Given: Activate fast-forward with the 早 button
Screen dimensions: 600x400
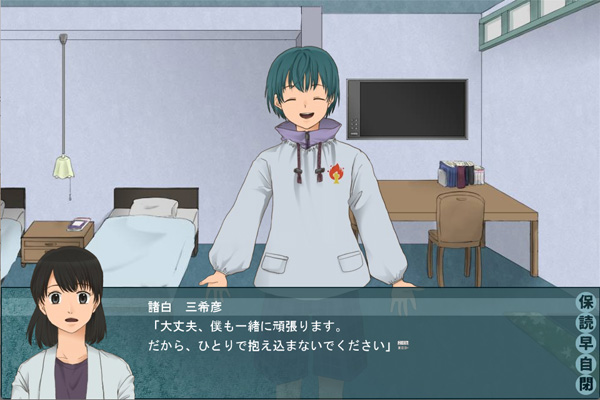Looking at the screenshot, I should point(586,343).
